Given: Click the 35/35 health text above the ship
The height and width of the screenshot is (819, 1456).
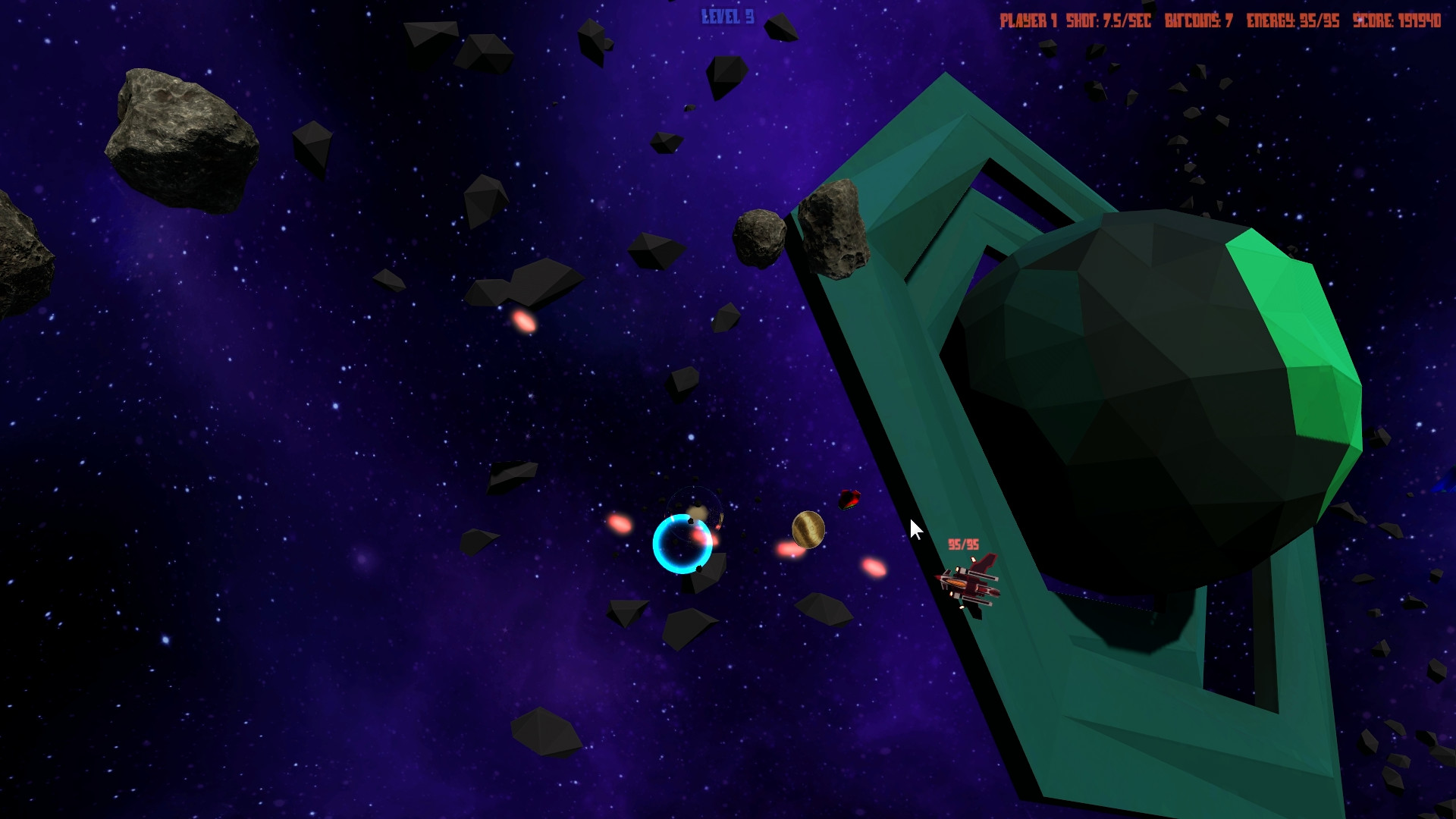Looking at the screenshot, I should 963,543.
